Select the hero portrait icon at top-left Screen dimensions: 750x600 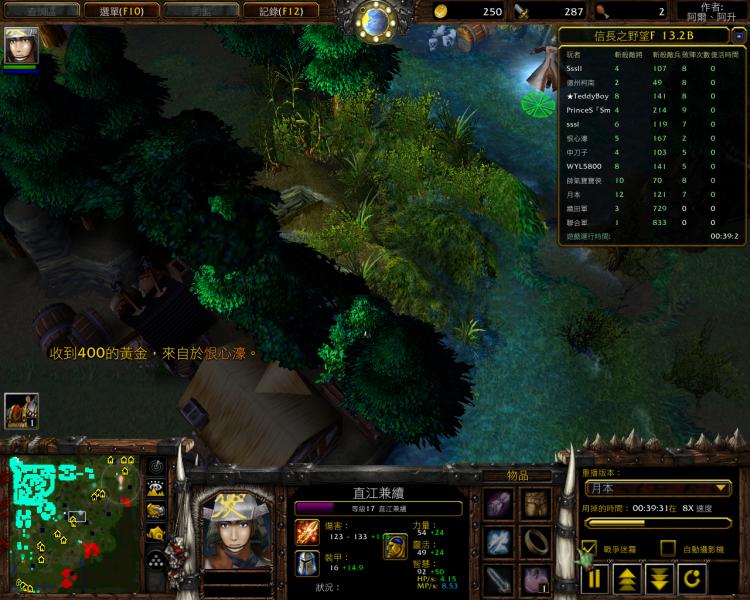point(21,45)
